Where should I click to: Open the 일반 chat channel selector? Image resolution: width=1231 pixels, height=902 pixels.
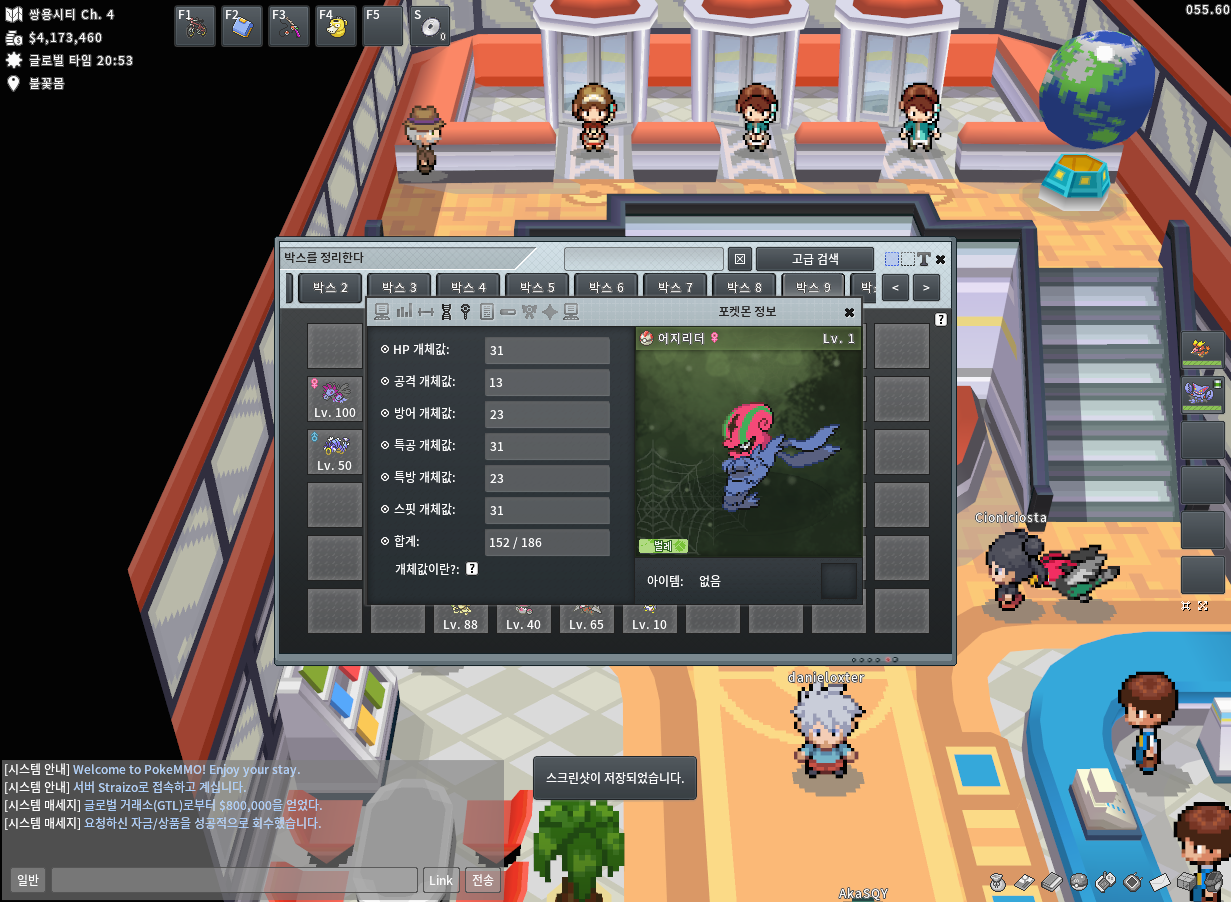pyautogui.click(x=28, y=881)
